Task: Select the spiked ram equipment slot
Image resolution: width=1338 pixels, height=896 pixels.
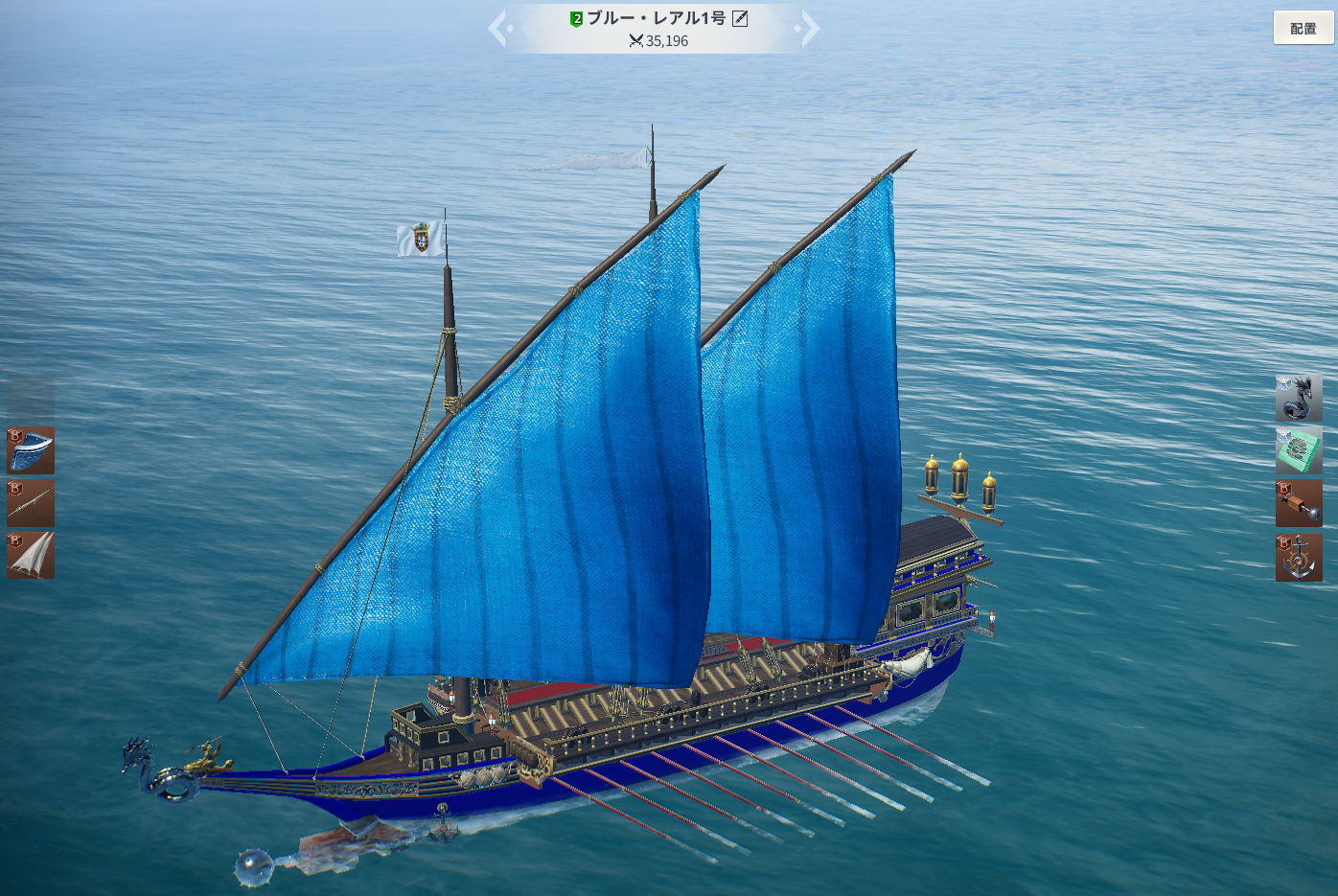Action: (1299, 503)
